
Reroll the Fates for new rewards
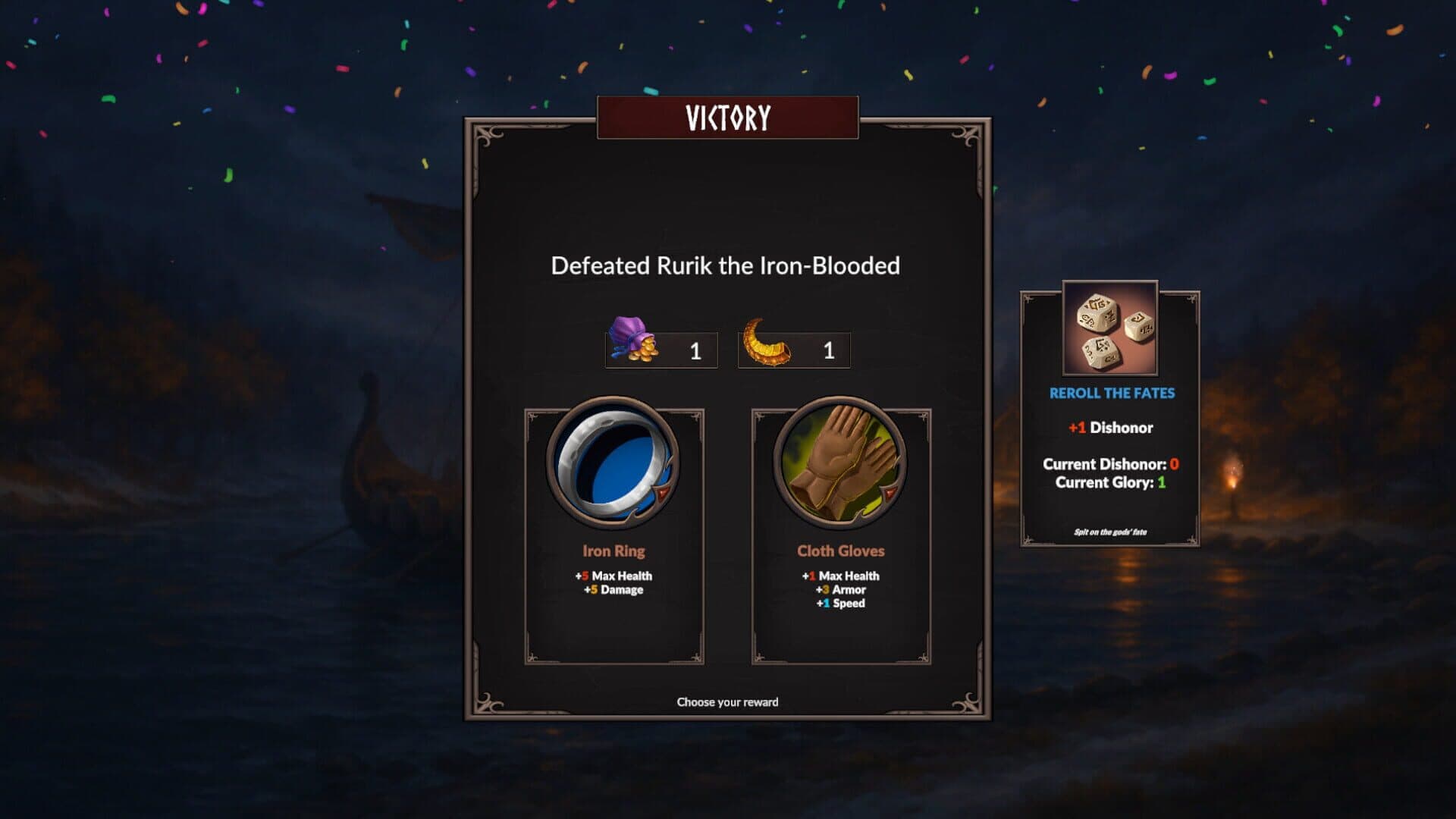click(1109, 416)
